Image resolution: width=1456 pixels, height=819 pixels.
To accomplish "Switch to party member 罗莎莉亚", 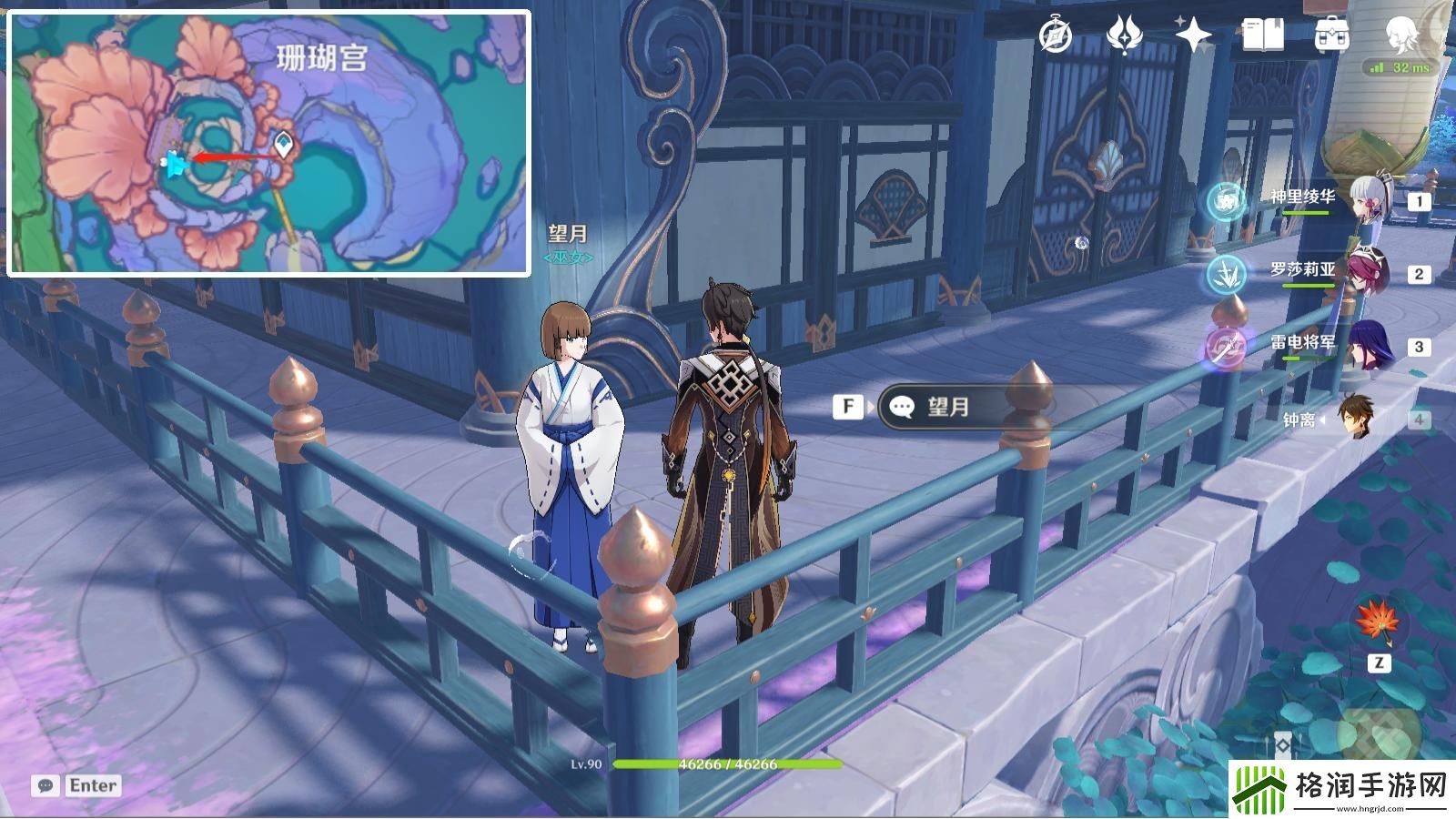I will point(1303,271).
